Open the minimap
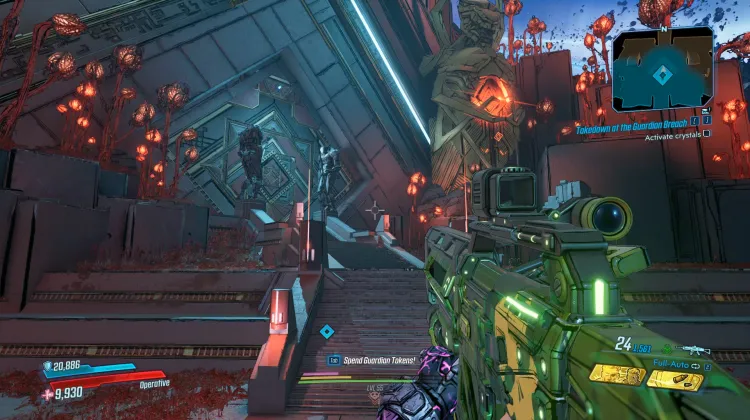Screen dimensions: 750x420 [662, 68]
